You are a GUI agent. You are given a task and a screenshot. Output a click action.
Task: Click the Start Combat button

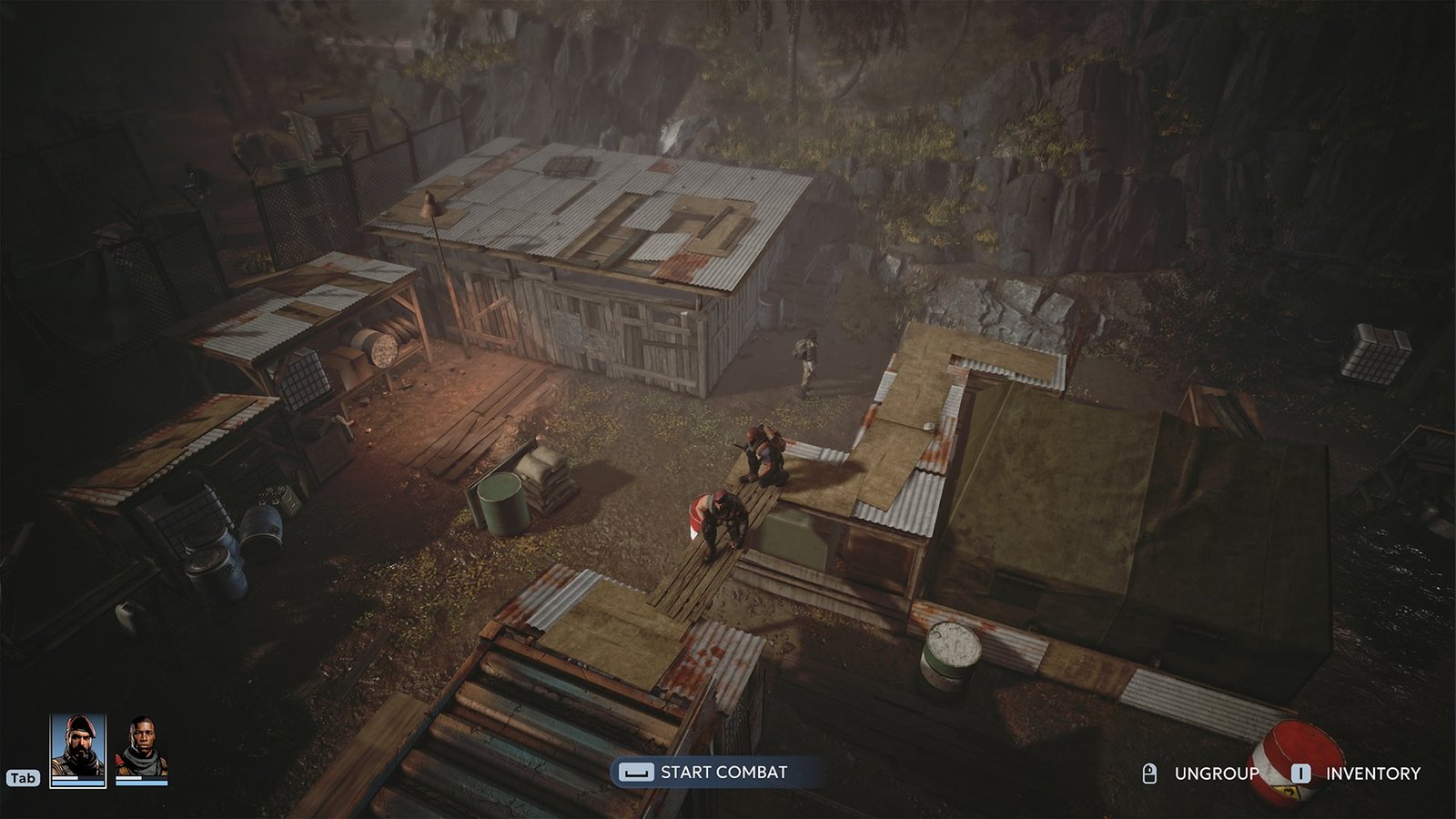point(705,773)
